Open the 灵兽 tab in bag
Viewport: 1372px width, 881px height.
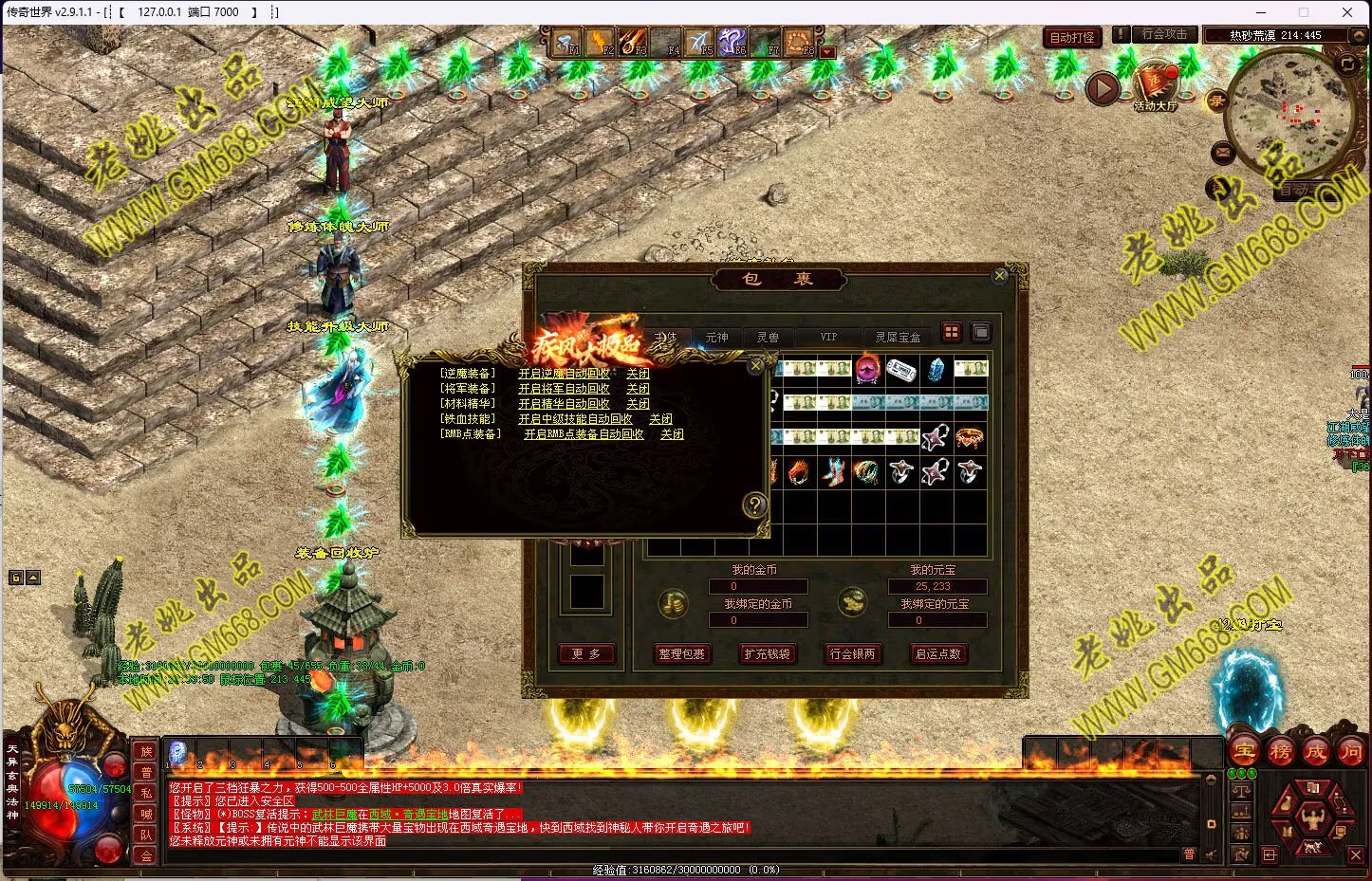(x=768, y=337)
